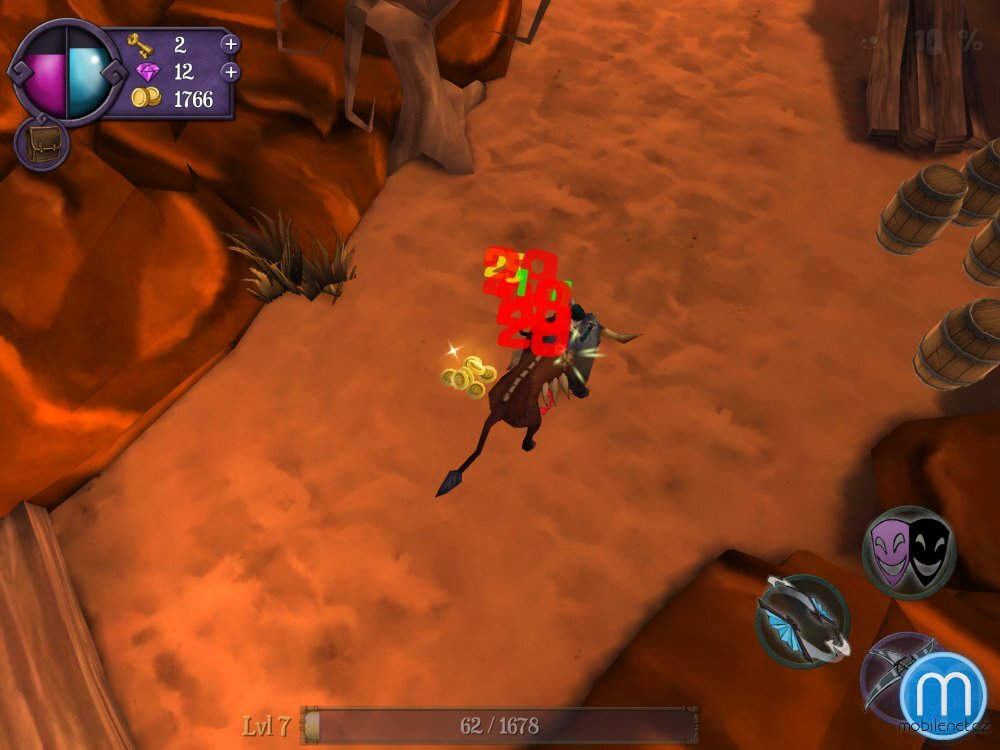Activate the purple and black masks ability
Viewport: 1000px width, 750px height.
(908, 552)
